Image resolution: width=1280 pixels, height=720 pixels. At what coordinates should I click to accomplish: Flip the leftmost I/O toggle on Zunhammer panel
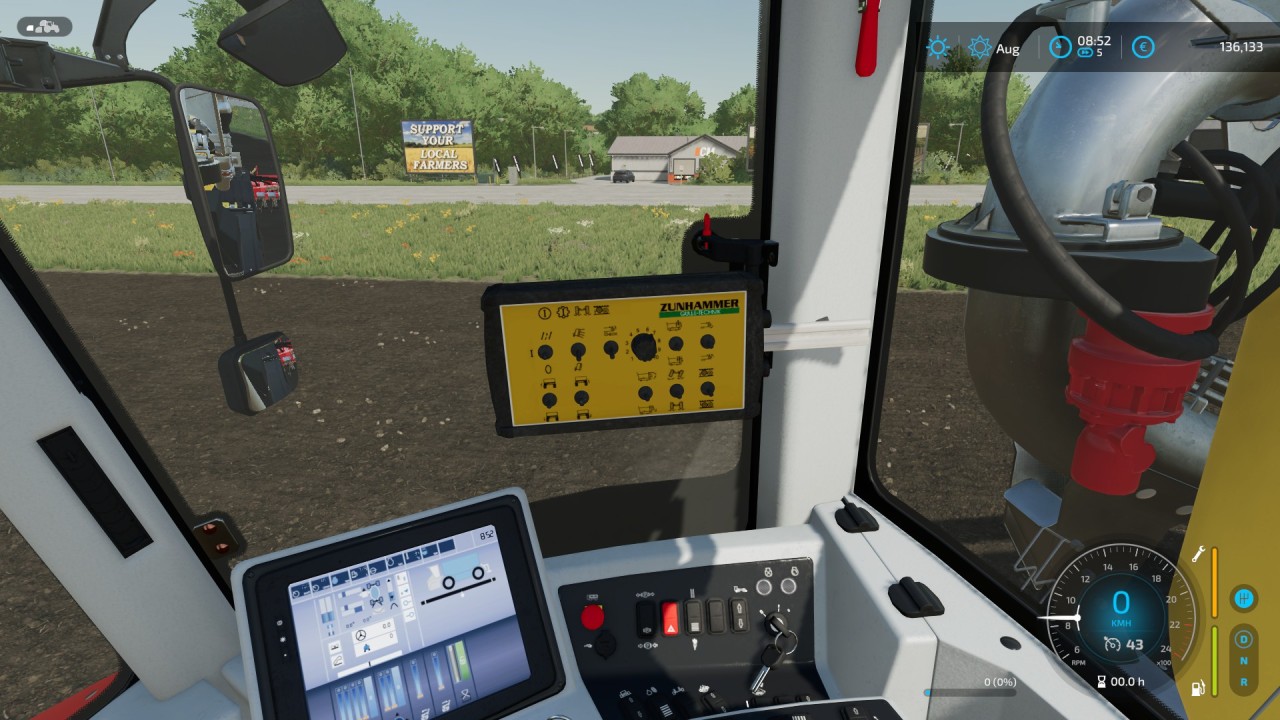click(x=545, y=350)
